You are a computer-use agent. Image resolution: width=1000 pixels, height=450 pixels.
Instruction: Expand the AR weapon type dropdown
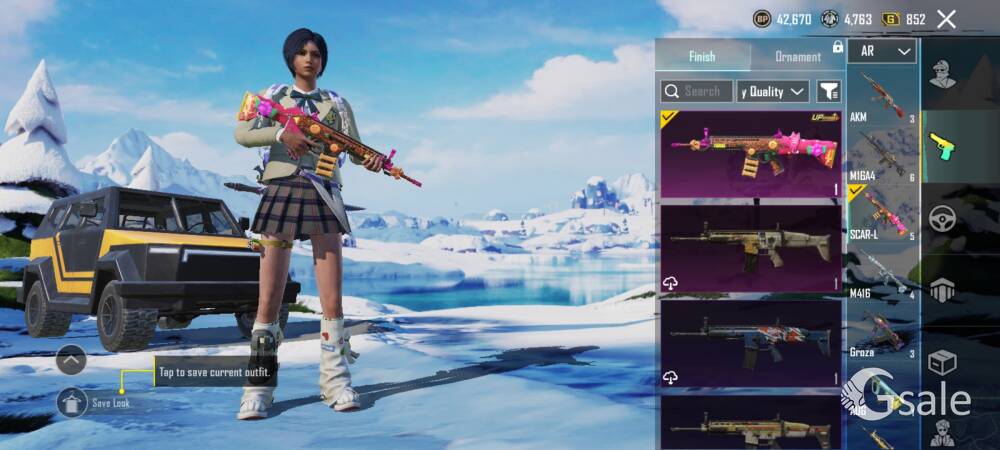click(x=881, y=51)
